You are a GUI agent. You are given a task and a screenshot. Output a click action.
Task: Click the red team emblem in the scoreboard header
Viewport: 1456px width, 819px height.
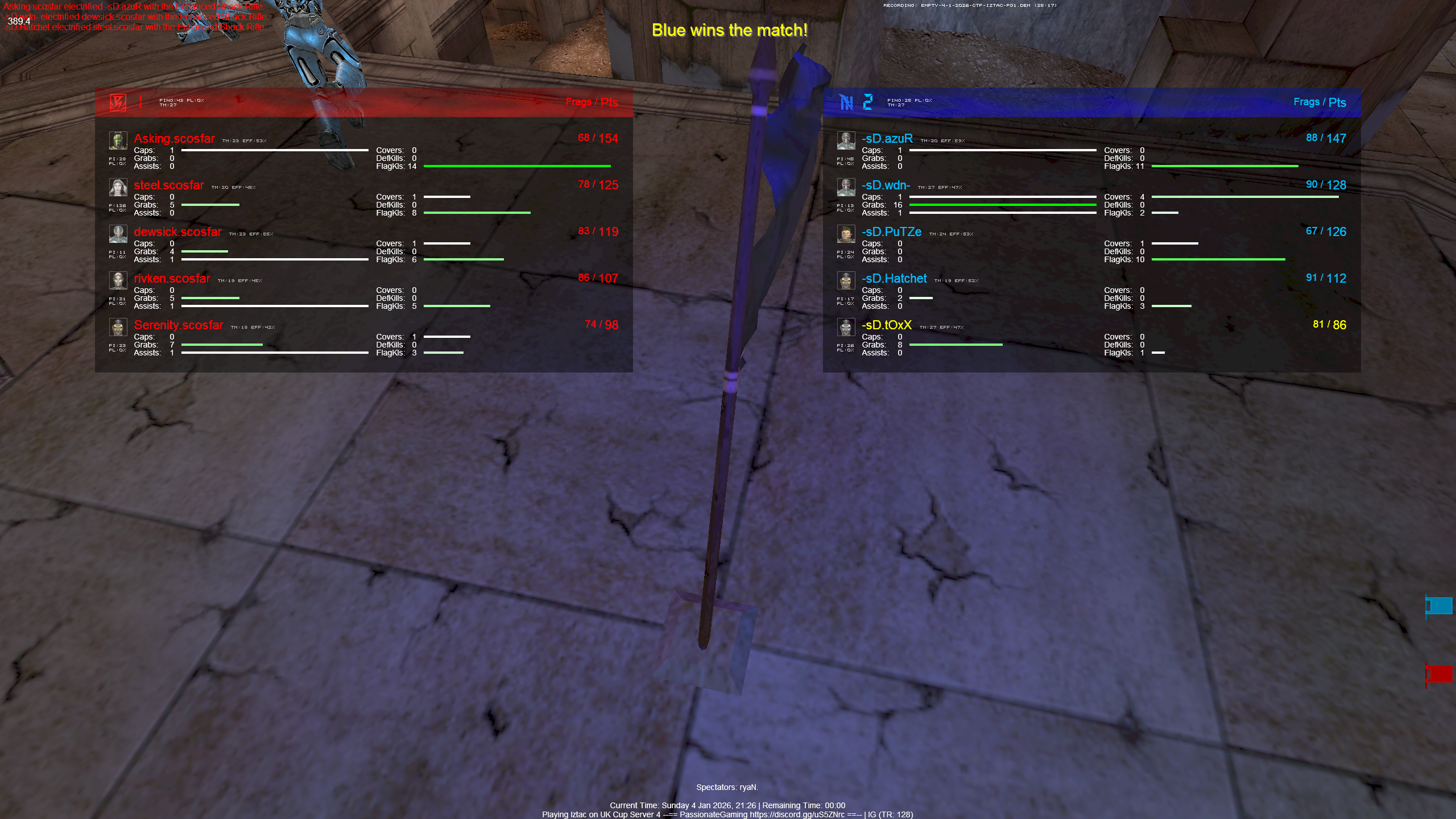(118, 102)
